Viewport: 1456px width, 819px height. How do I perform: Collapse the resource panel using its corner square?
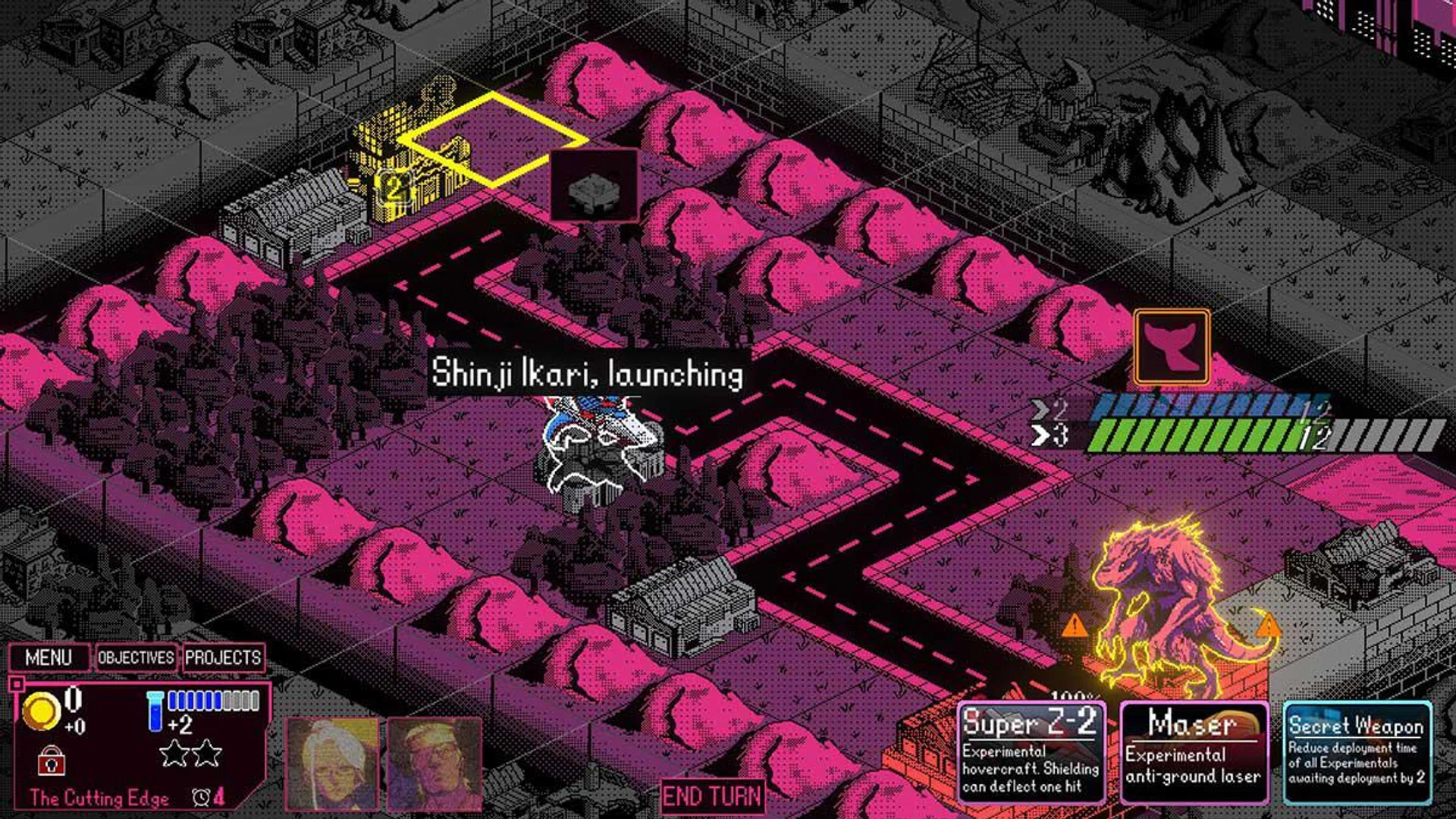16,684
